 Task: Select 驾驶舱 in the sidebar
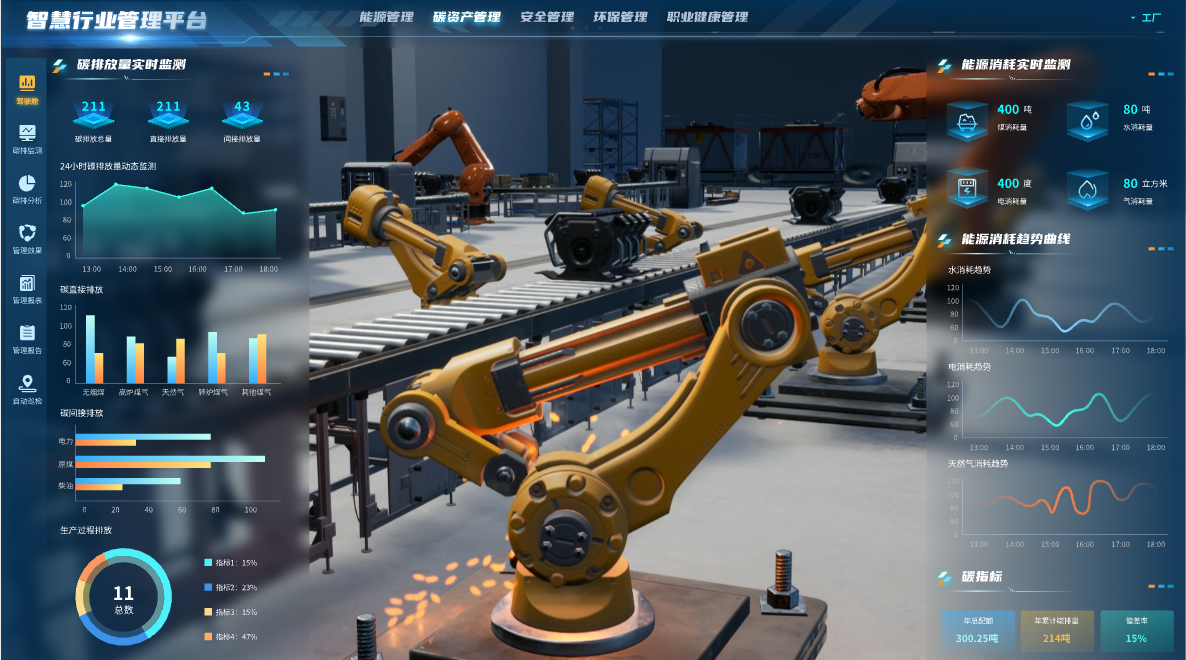tap(27, 88)
